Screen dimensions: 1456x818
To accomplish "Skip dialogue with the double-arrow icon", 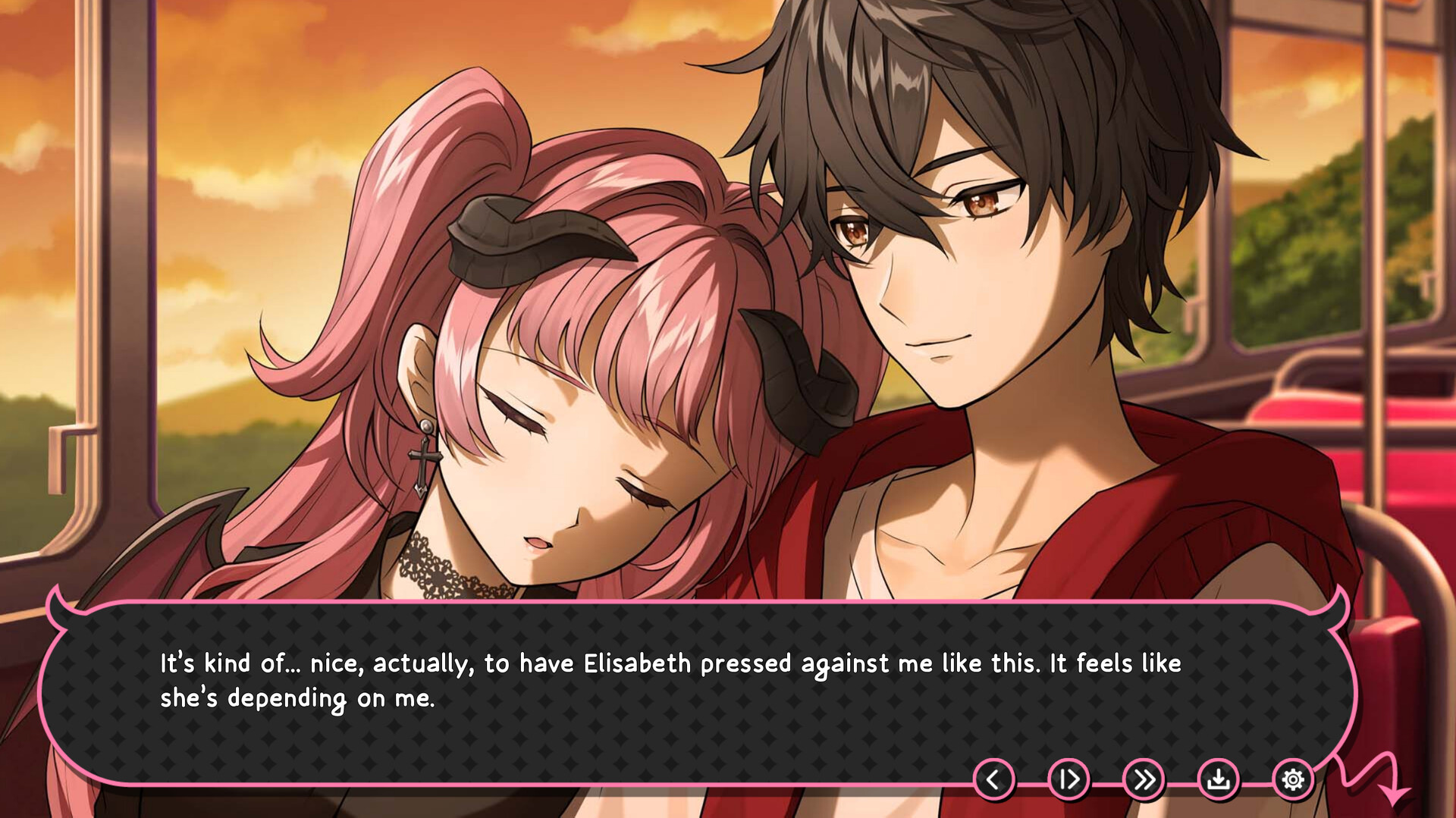I will pos(1145,779).
